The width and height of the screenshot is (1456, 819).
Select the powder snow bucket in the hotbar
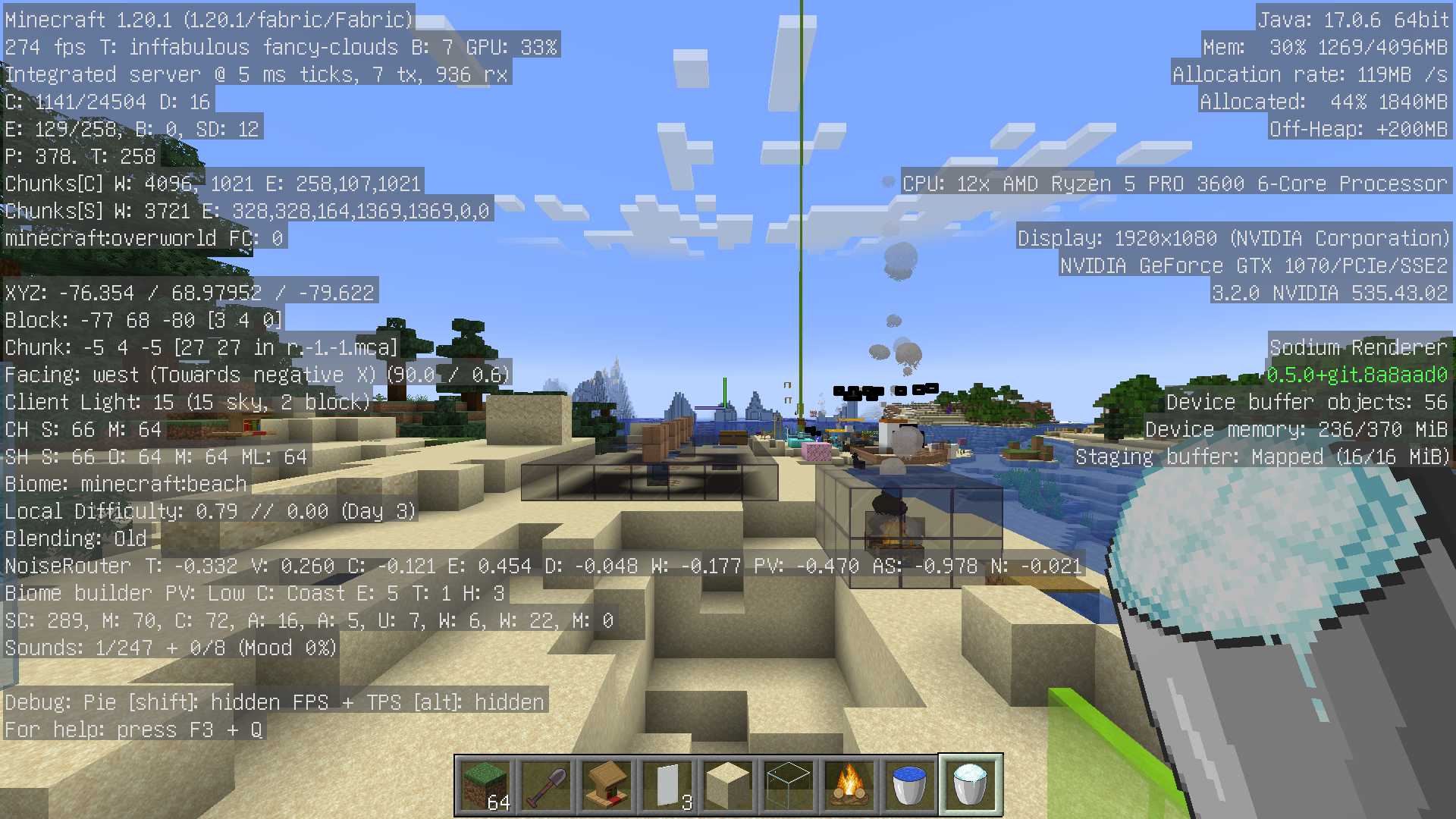click(x=971, y=783)
